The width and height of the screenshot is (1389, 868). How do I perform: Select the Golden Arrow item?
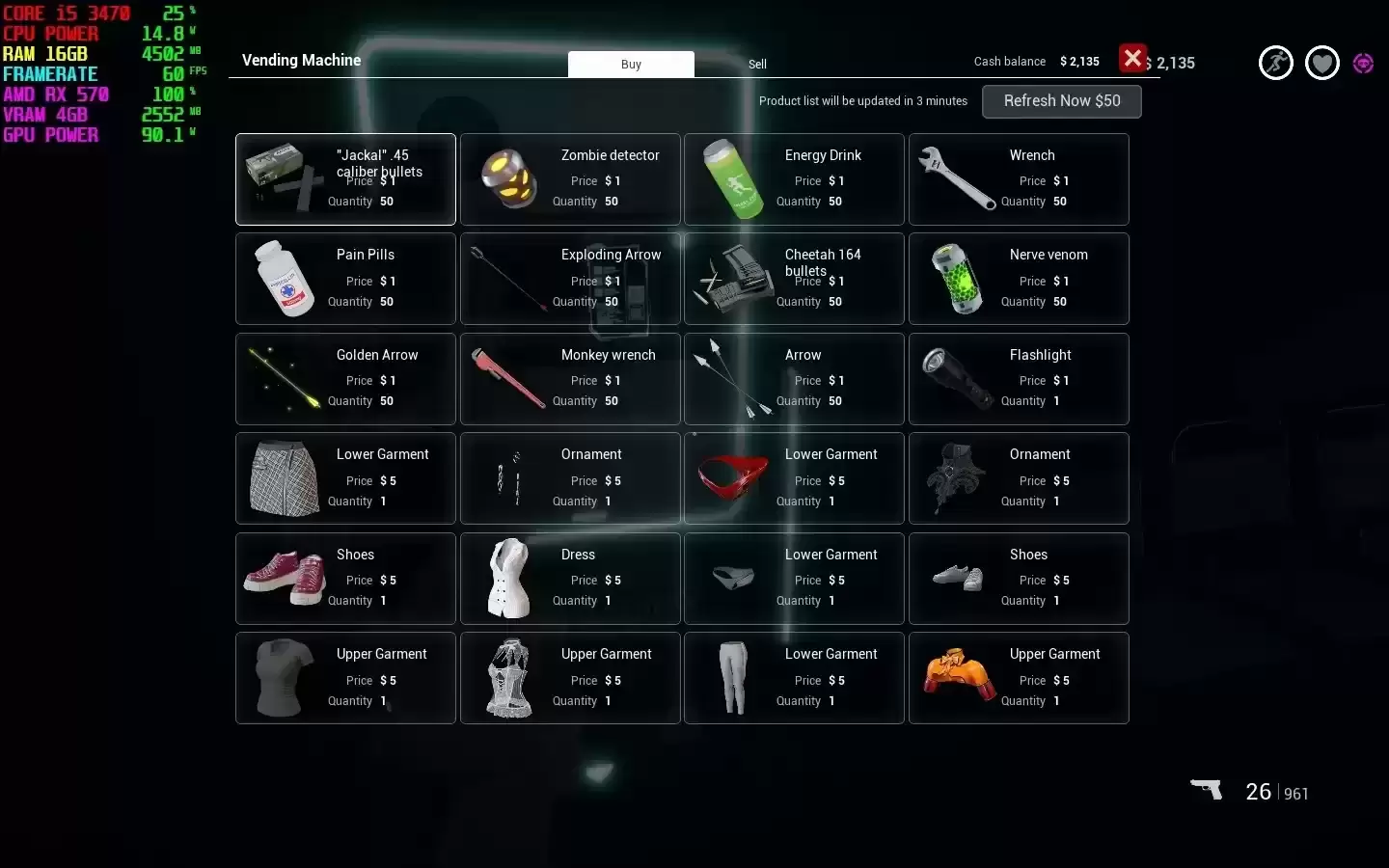[345, 379]
